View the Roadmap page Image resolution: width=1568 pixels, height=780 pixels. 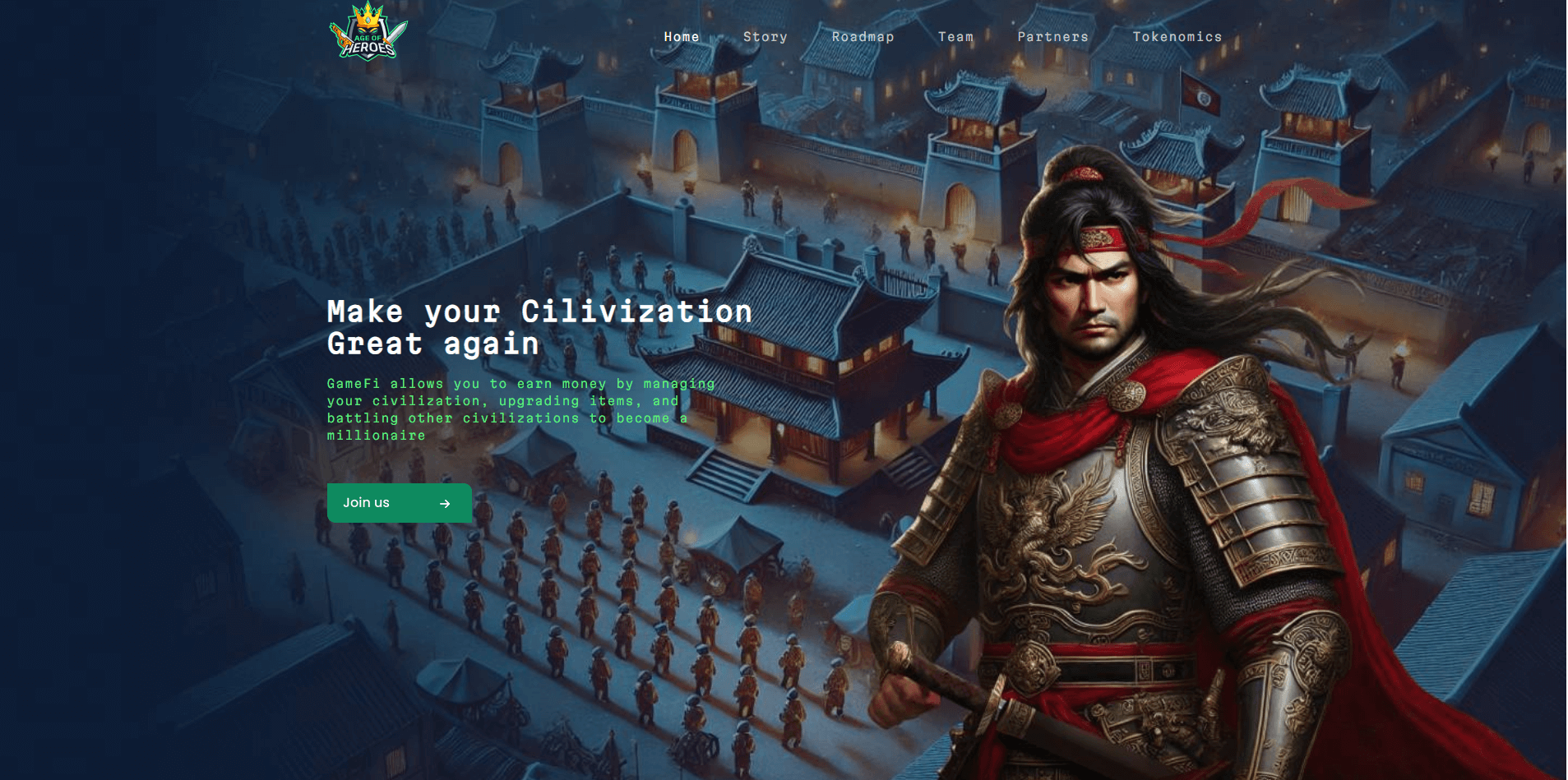click(x=863, y=37)
